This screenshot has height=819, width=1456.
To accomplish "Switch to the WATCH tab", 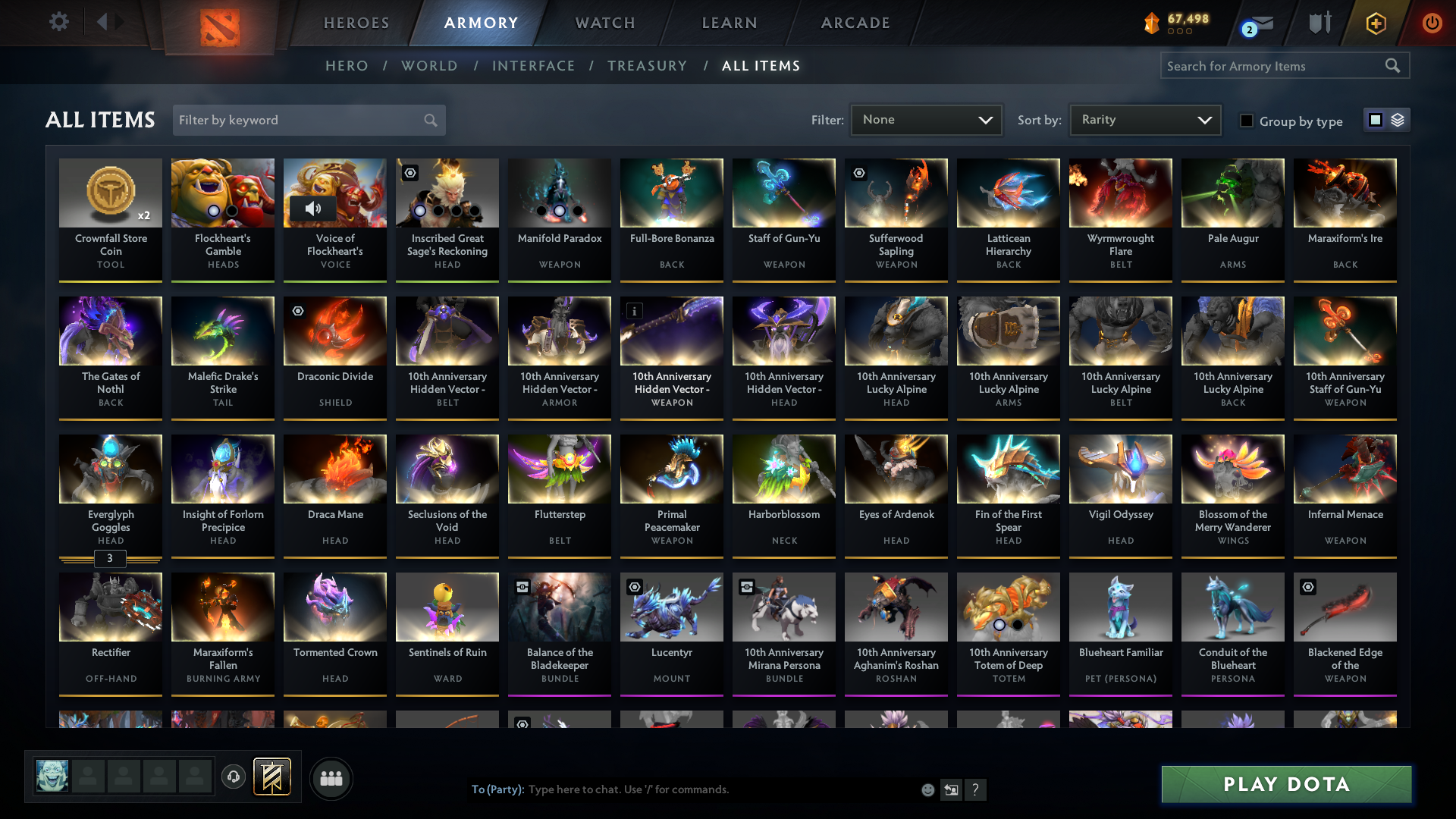I will coord(604,23).
